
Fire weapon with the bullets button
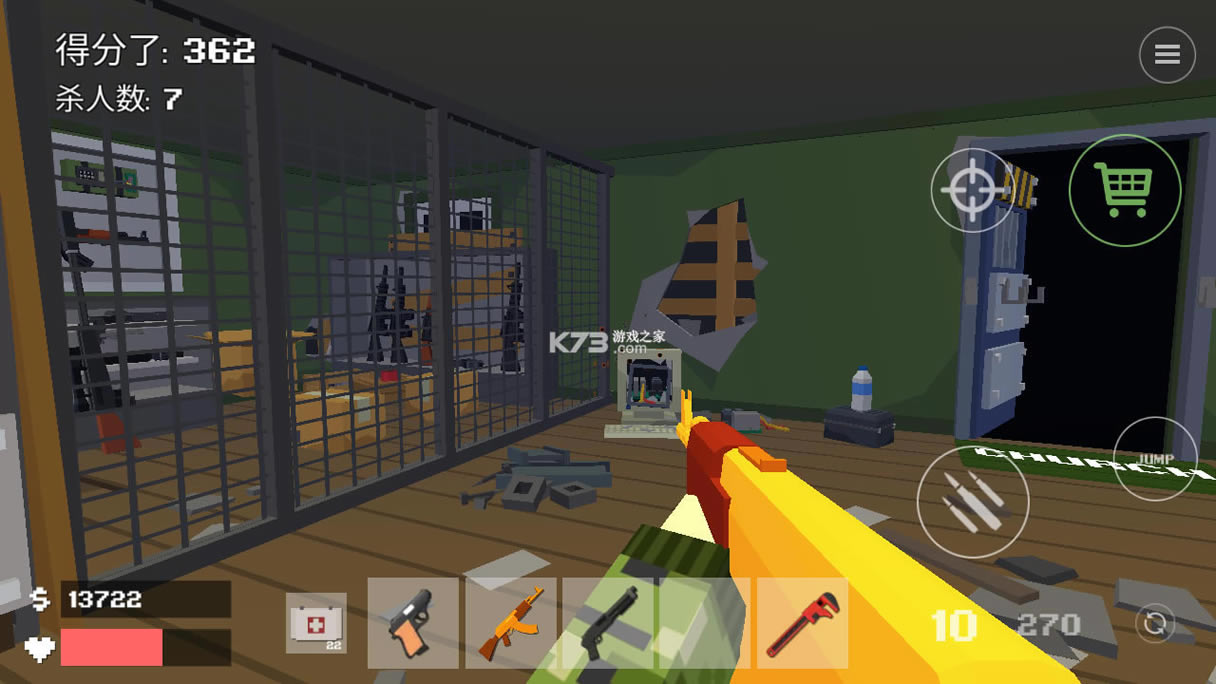pyautogui.click(x=972, y=501)
